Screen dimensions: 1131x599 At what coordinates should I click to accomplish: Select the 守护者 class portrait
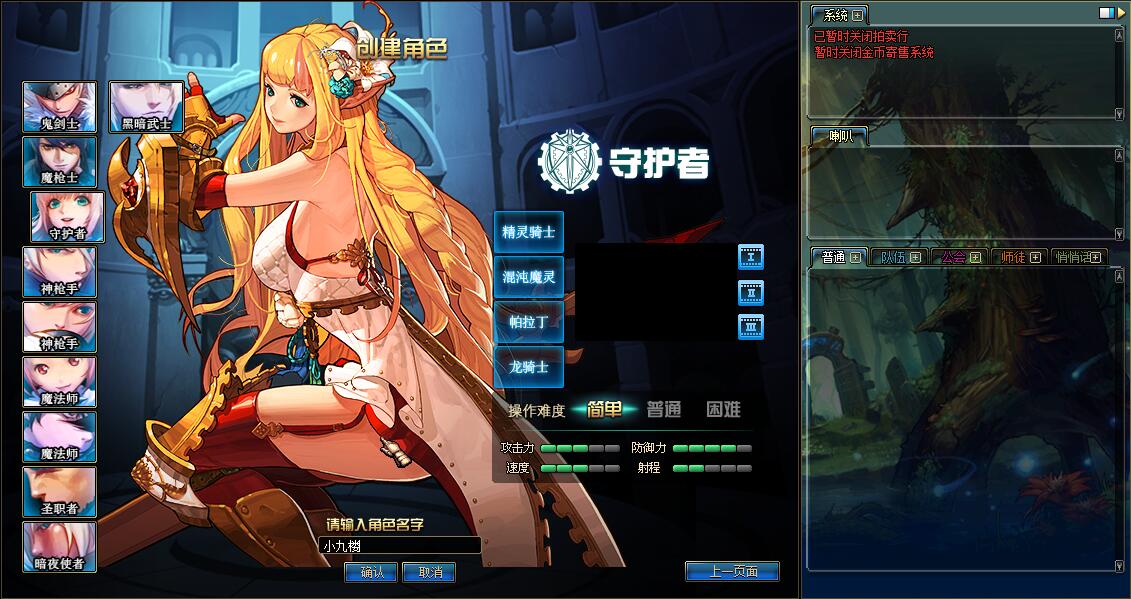[x=68, y=217]
